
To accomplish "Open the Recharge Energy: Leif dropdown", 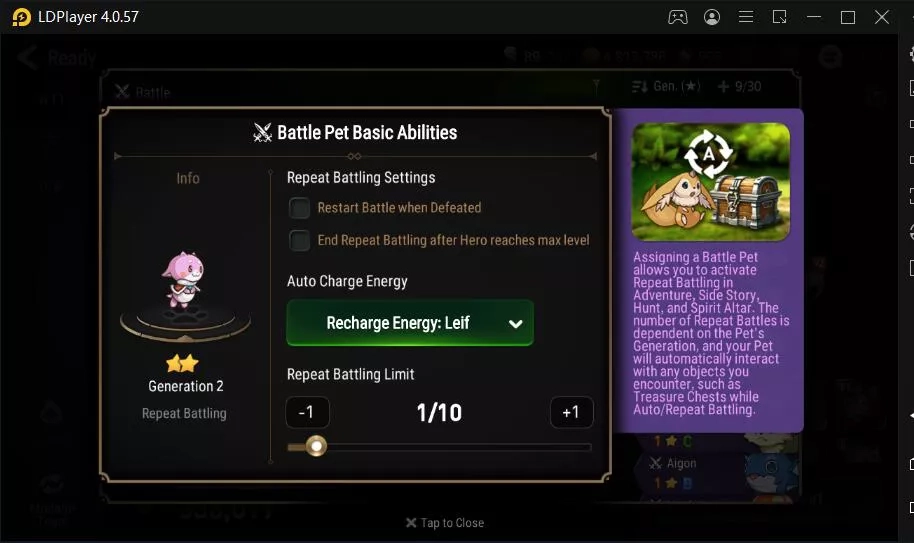I will [x=410, y=323].
